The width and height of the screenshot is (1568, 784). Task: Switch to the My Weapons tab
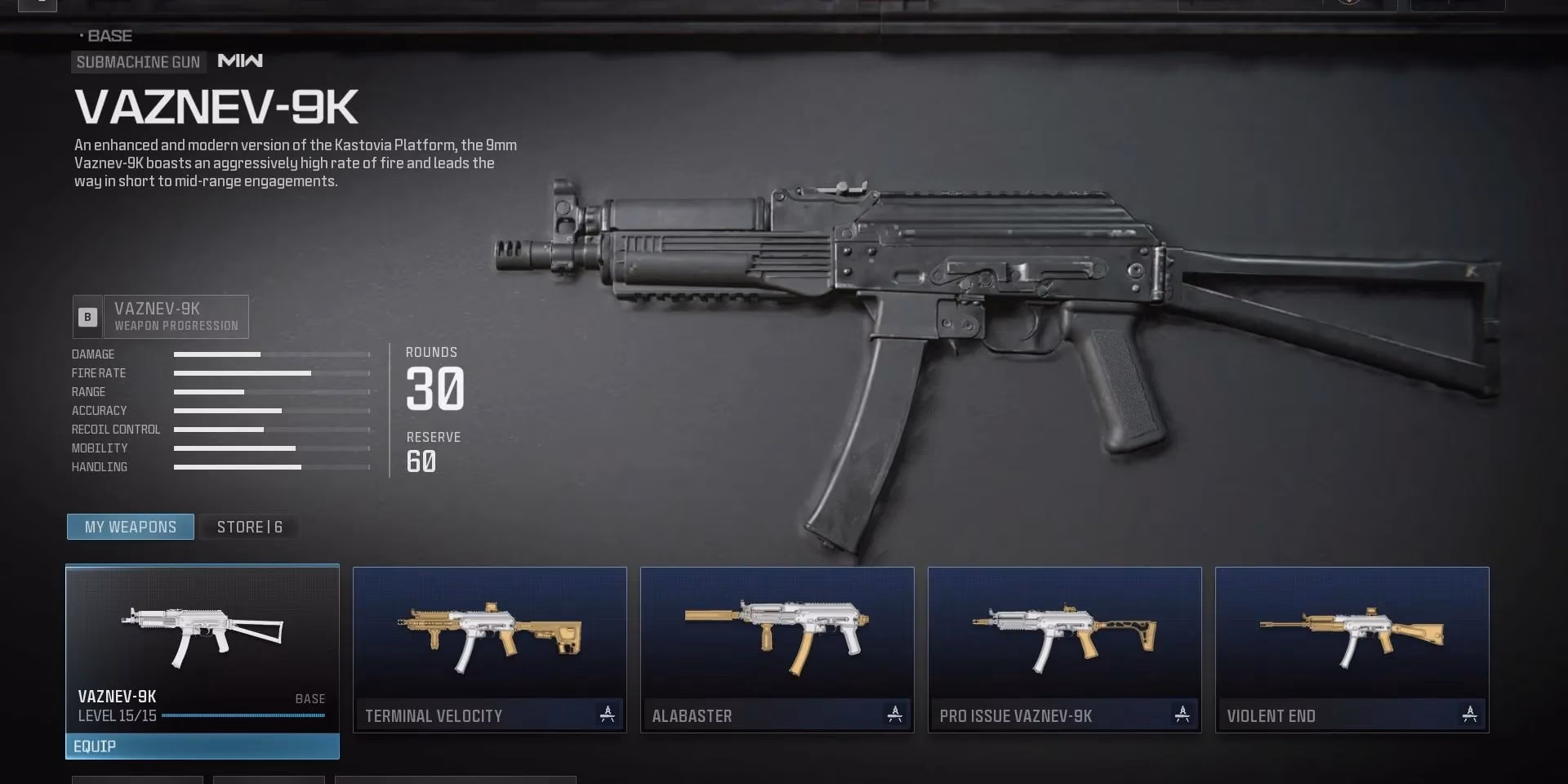point(129,526)
